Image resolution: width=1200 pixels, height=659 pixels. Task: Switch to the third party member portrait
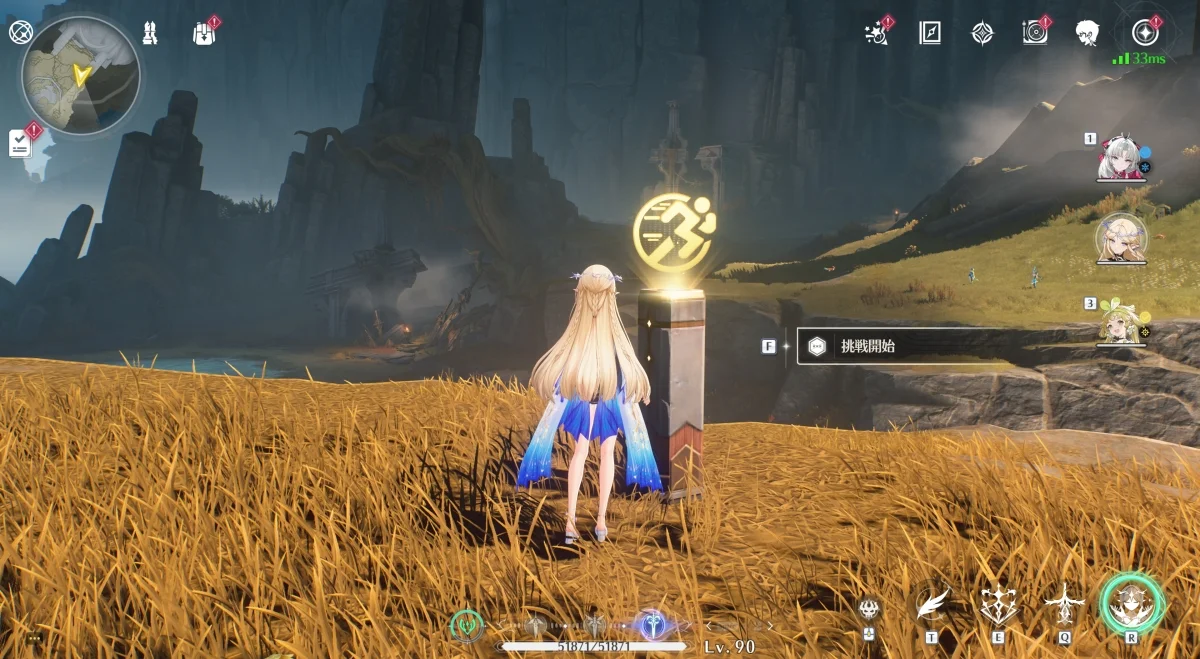tap(1120, 322)
